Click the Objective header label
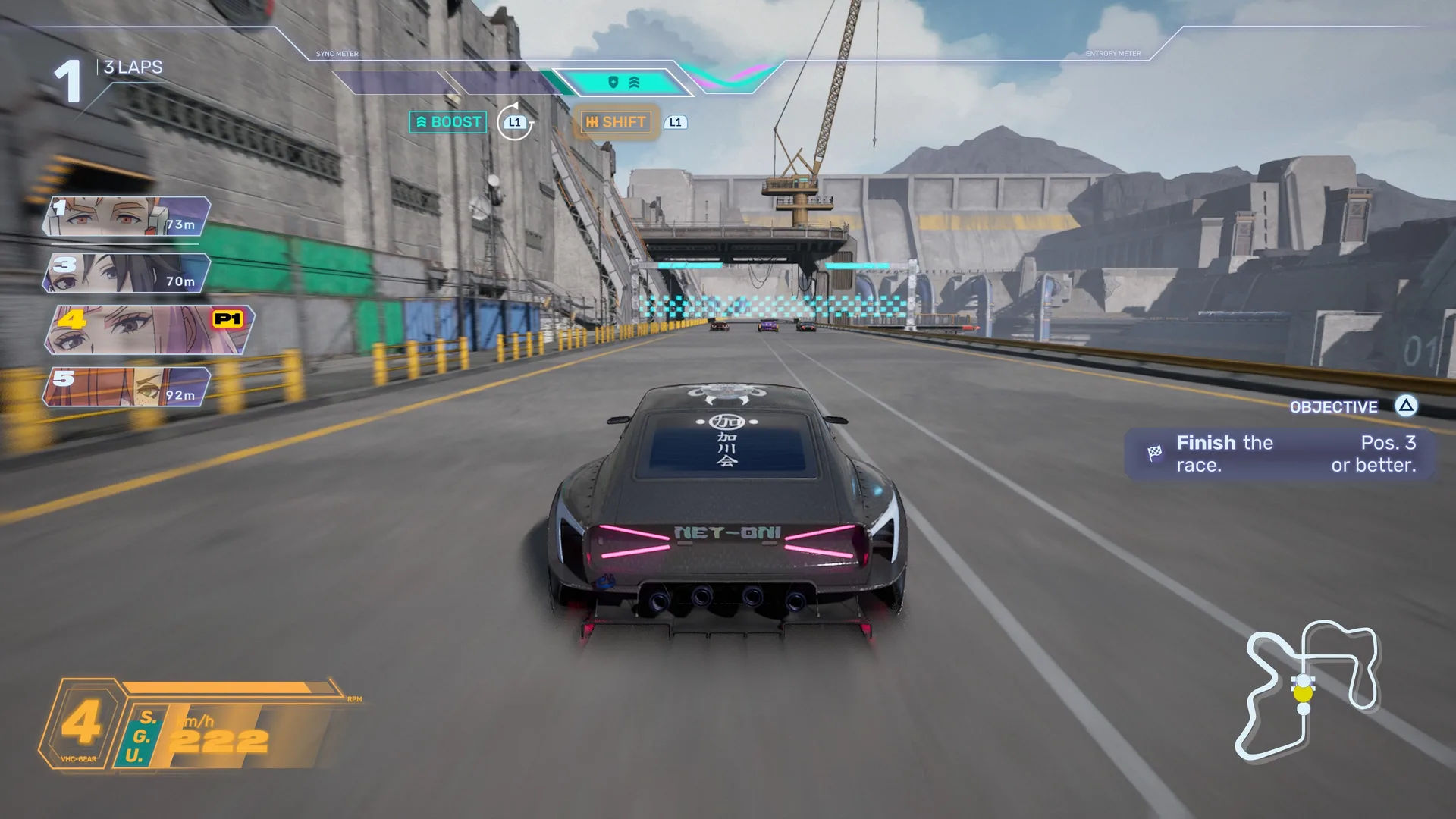The width and height of the screenshot is (1456, 819). tap(1333, 407)
